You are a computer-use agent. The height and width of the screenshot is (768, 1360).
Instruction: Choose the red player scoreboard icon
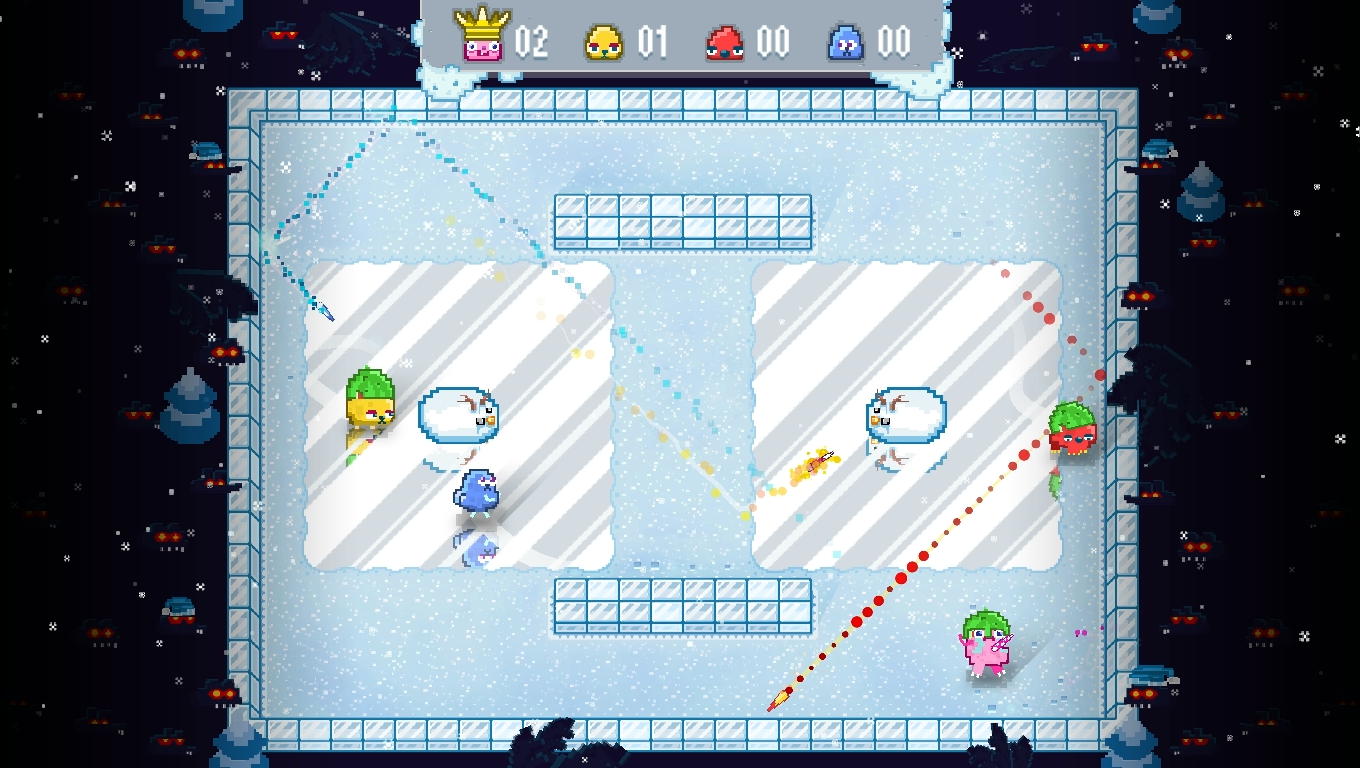point(725,43)
